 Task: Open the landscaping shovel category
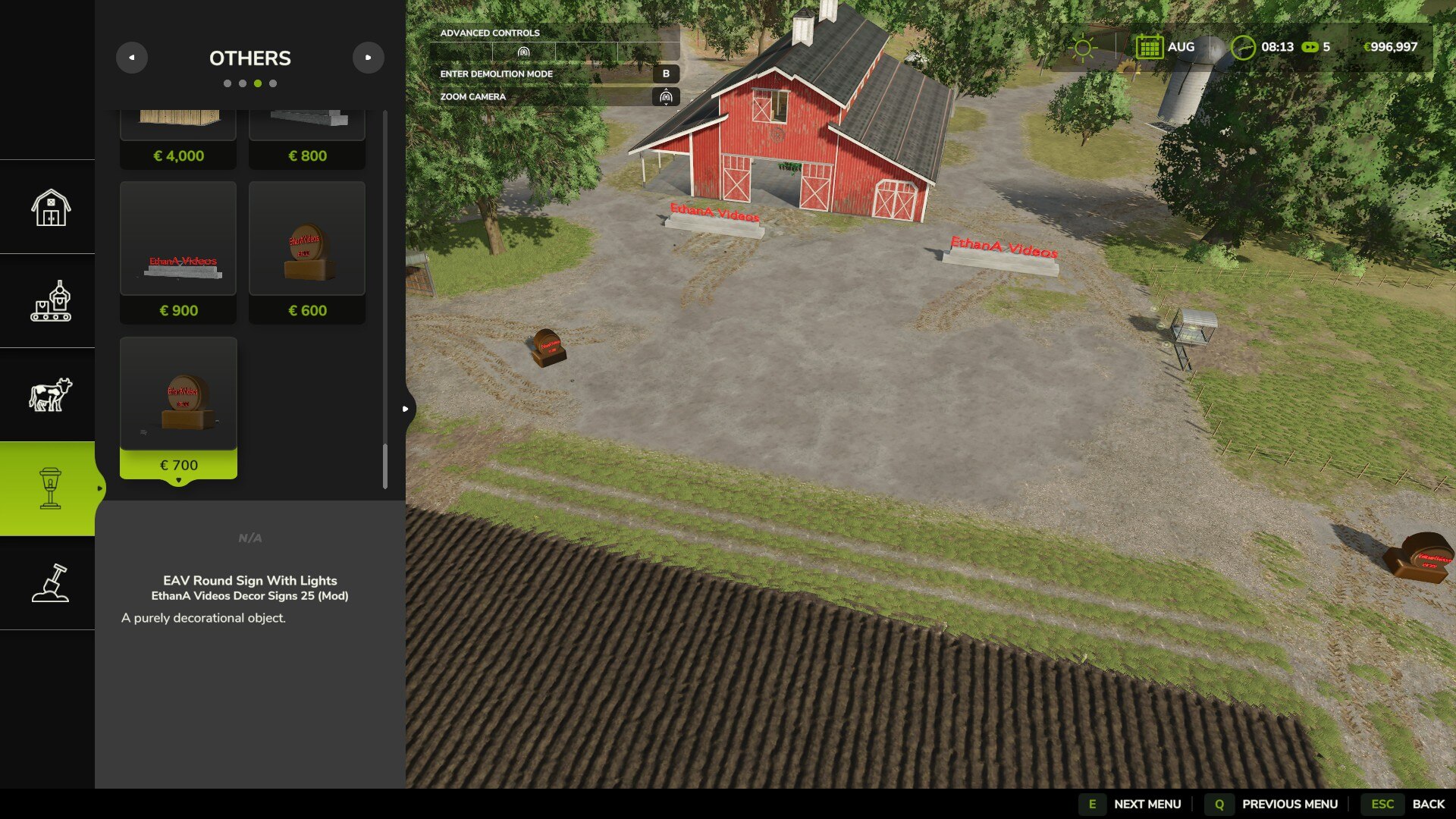click(50, 582)
